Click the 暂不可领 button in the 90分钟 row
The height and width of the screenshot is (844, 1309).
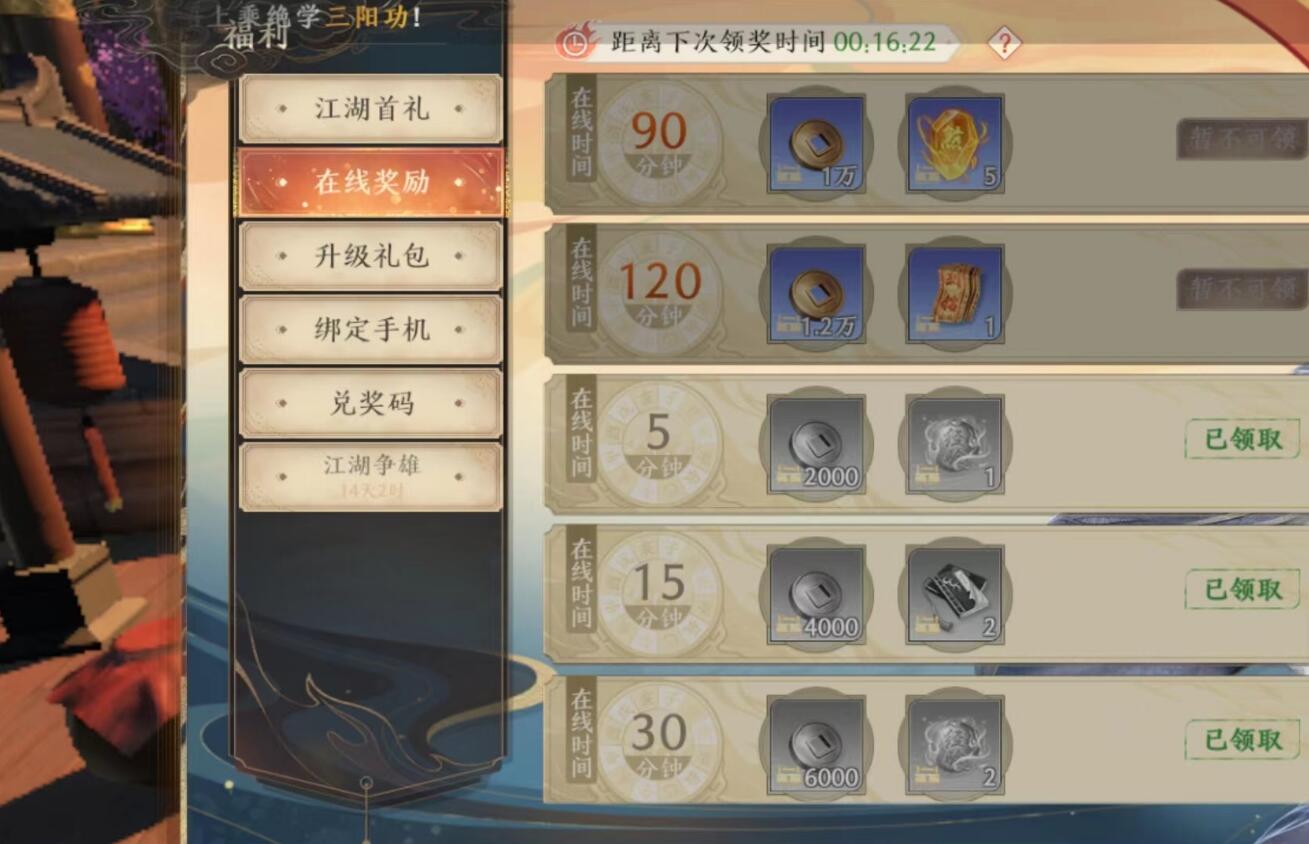(1240, 140)
